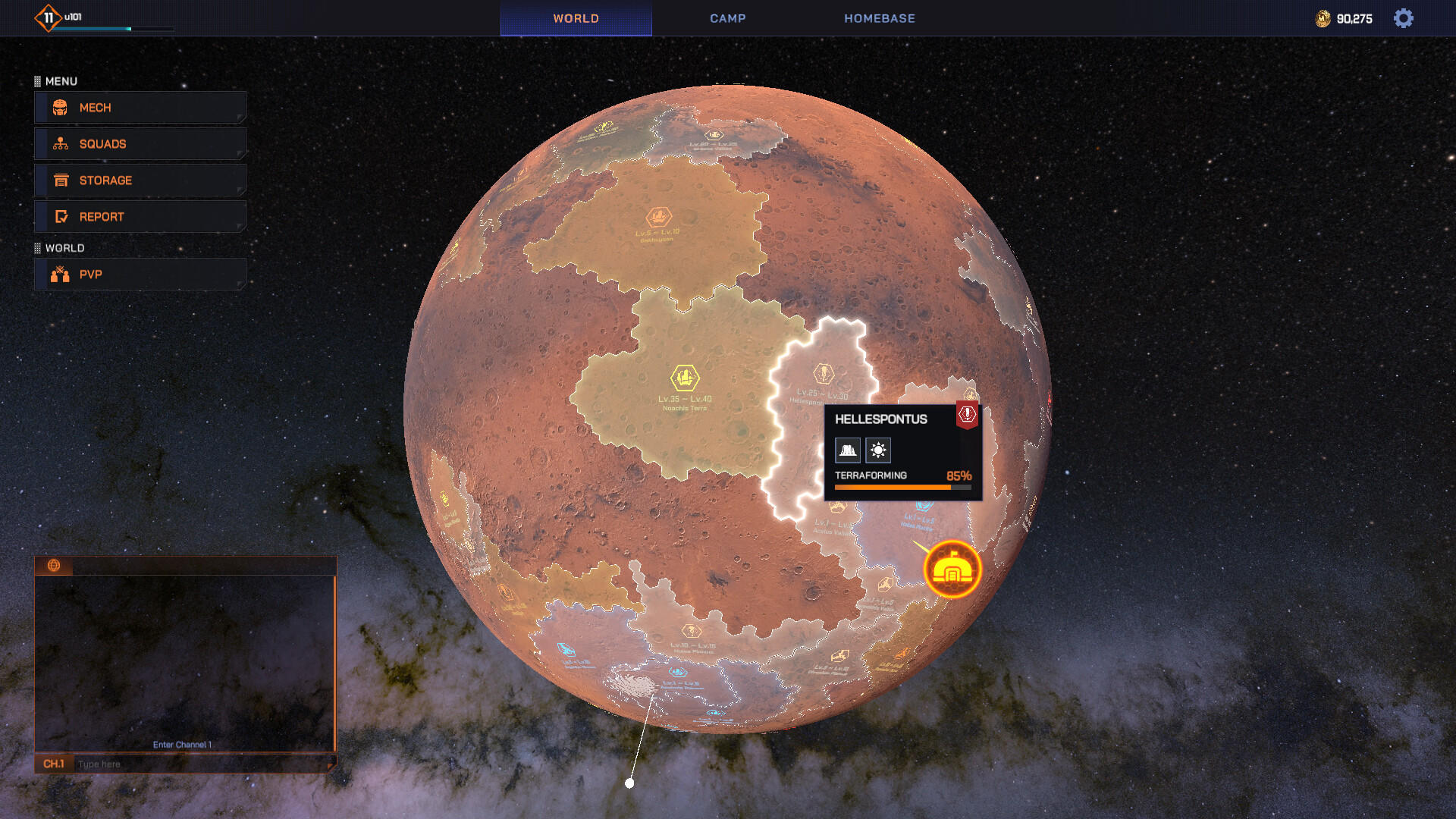The height and width of the screenshot is (819, 1456).
Task: Open the settings gear in the top right
Action: [x=1404, y=18]
